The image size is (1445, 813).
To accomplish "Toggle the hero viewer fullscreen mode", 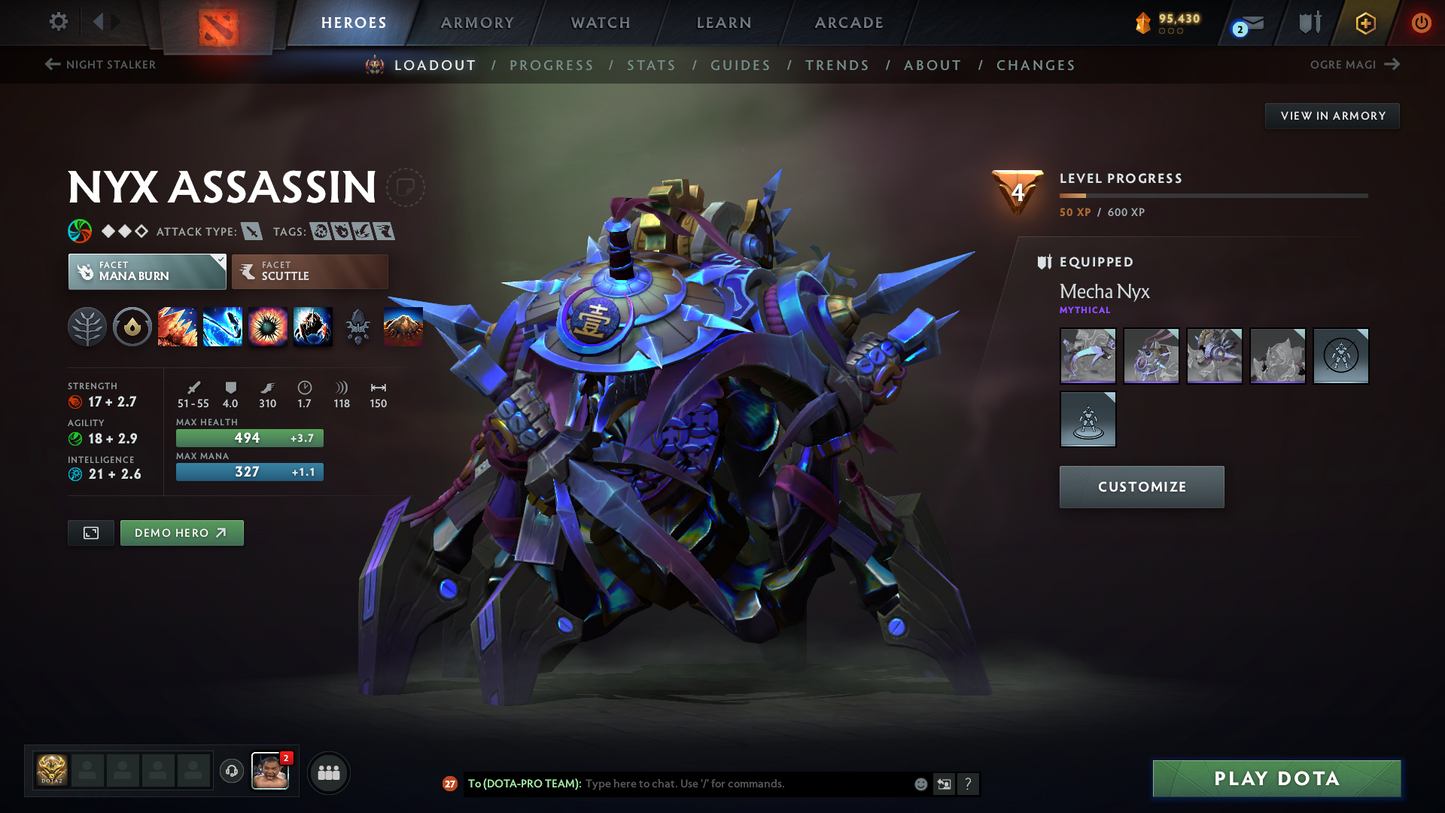I will pos(90,533).
